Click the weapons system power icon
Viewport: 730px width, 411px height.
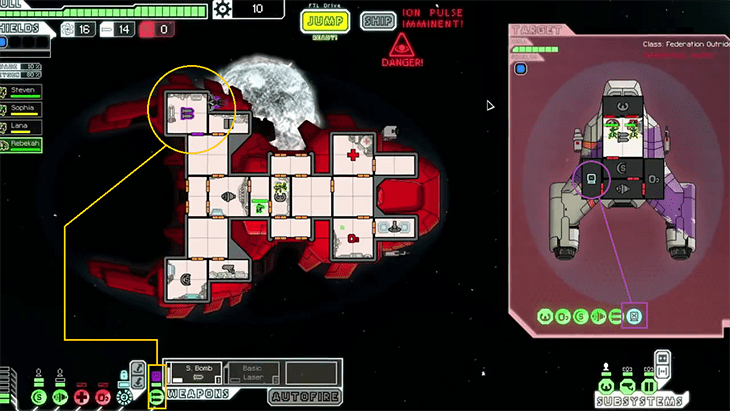(x=156, y=396)
